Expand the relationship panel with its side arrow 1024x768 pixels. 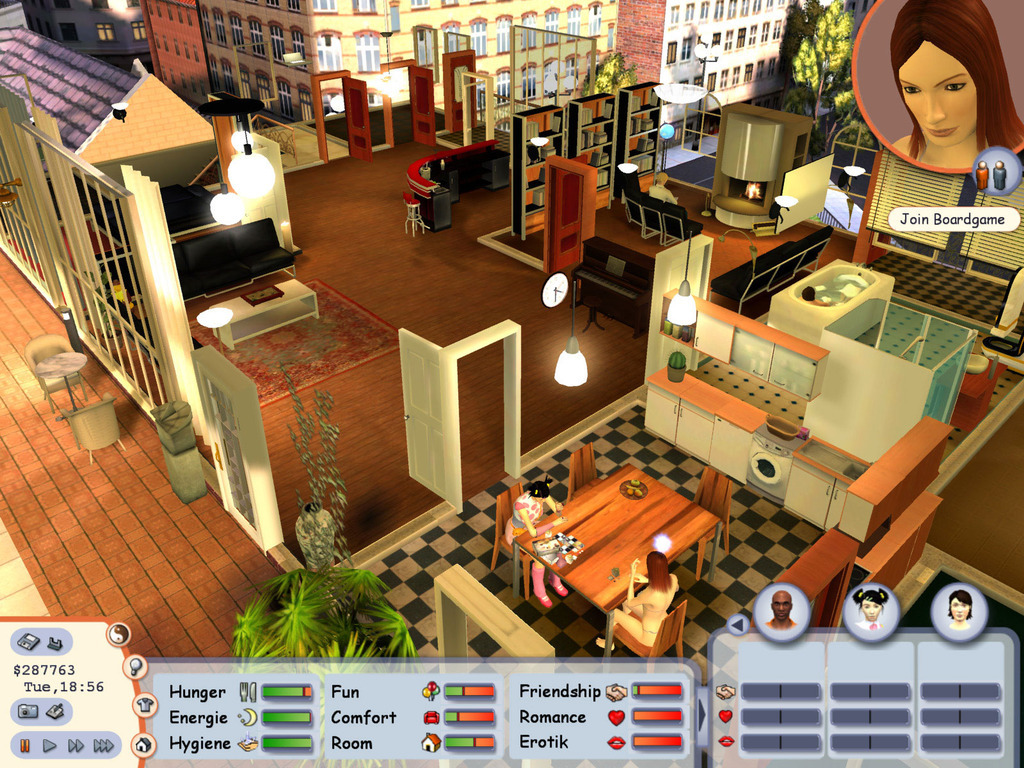701,715
